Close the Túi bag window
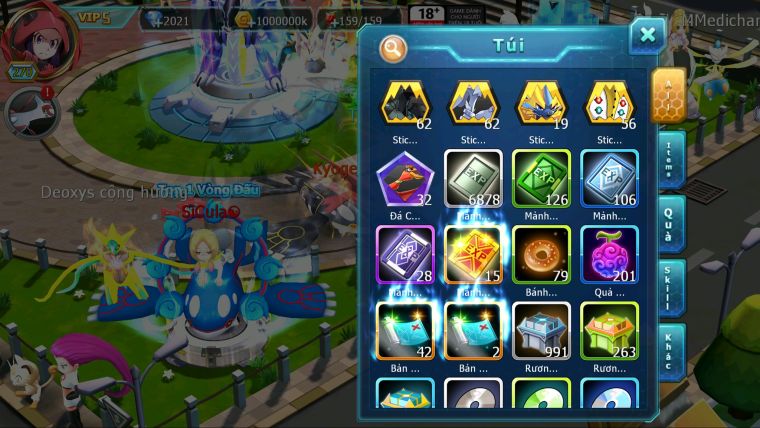The height and width of the screenshot is (428, 760). 647,36
